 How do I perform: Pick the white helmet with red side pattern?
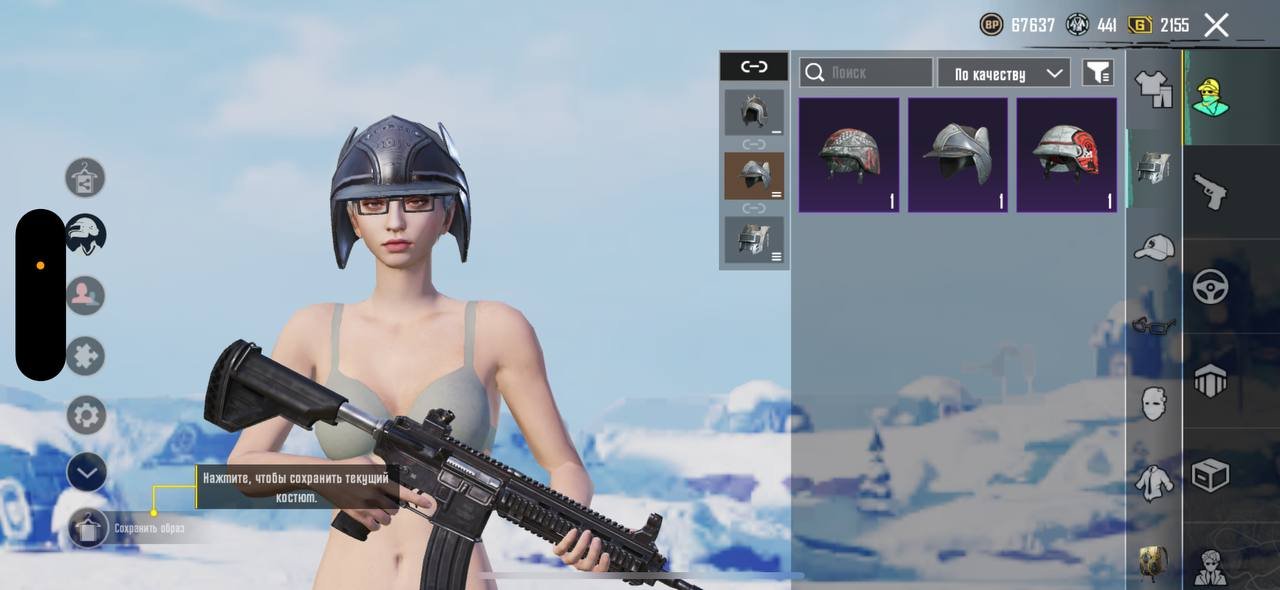point(1067,155)
